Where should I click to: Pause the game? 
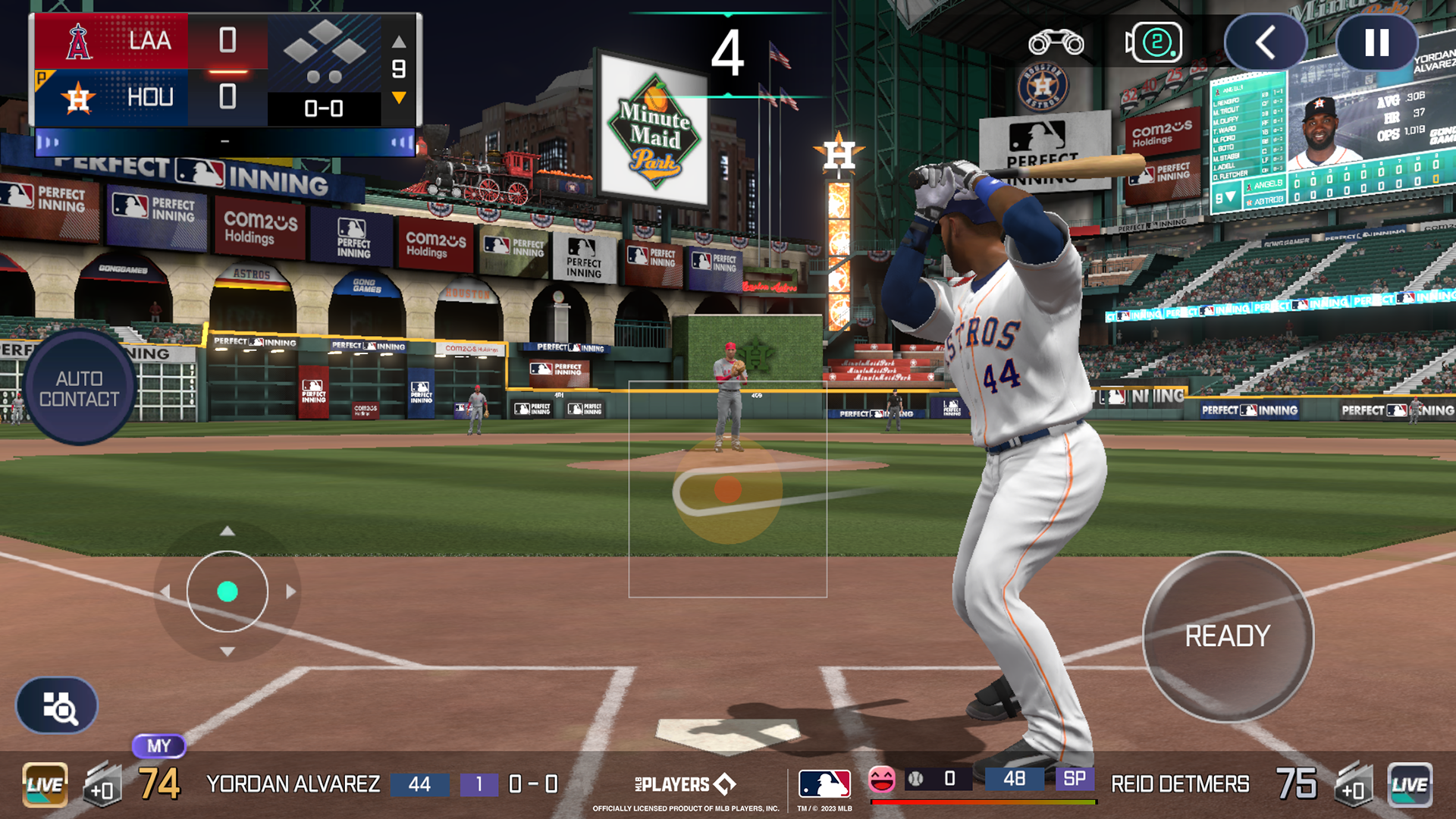tap(1376, 43)
